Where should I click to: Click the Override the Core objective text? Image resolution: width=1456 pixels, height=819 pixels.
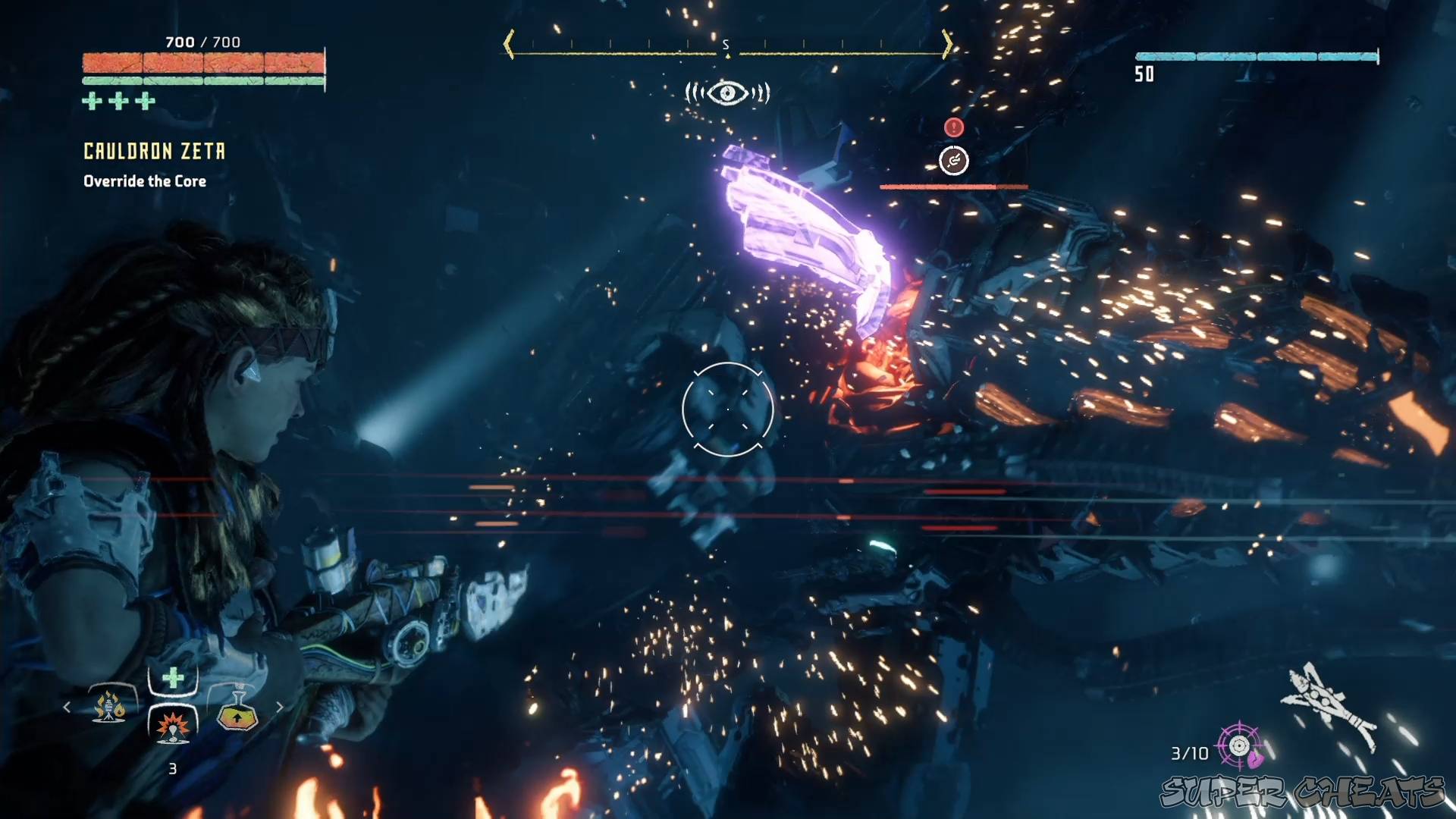[144, 180]
